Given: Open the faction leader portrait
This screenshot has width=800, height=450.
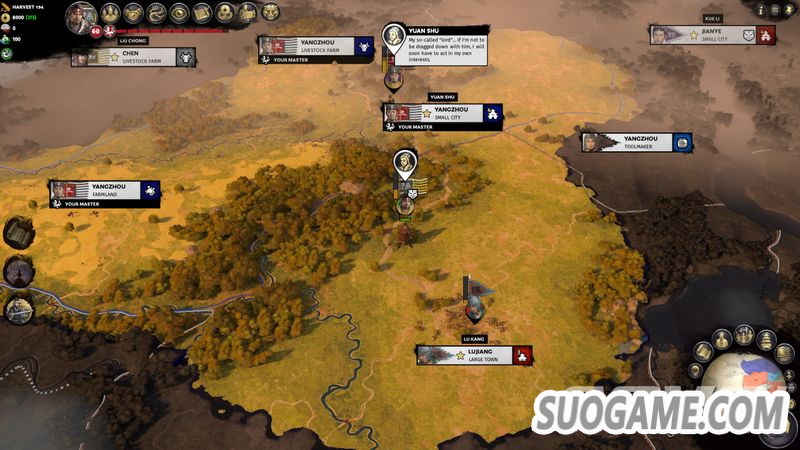Looking at the screenshot, I should (x=81, y=15).
